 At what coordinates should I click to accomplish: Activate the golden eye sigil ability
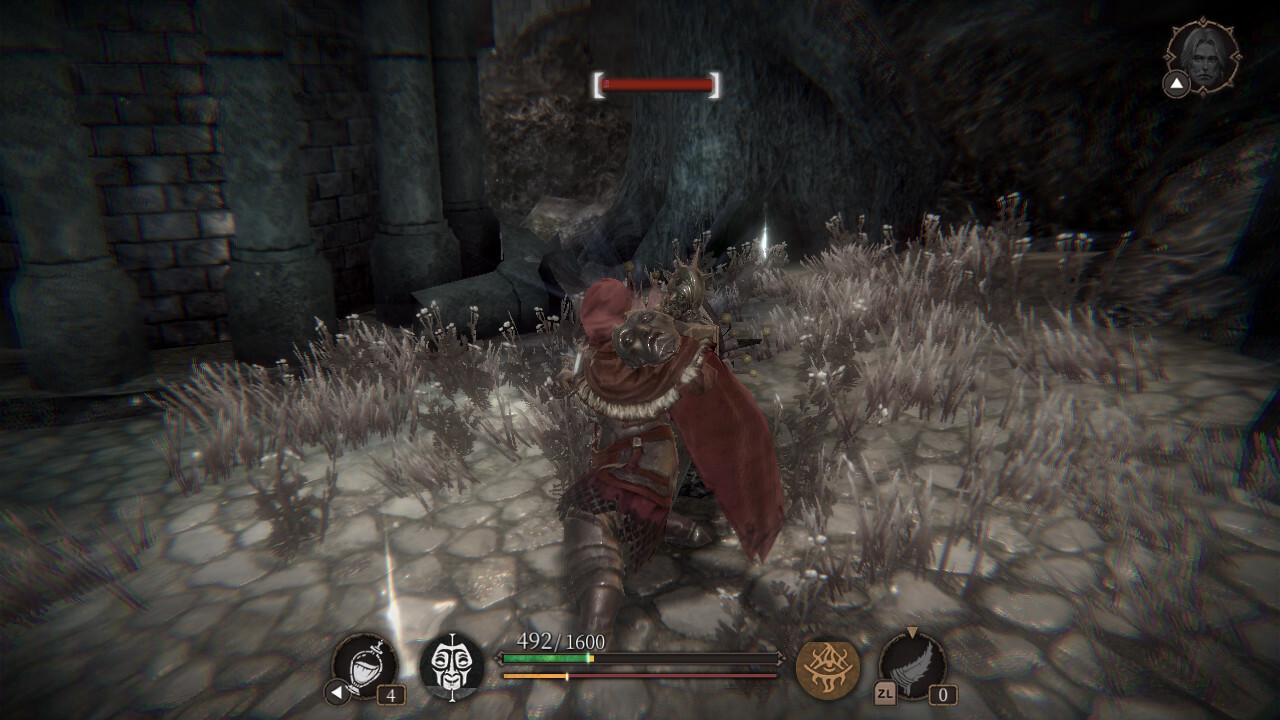pos(827,667)
